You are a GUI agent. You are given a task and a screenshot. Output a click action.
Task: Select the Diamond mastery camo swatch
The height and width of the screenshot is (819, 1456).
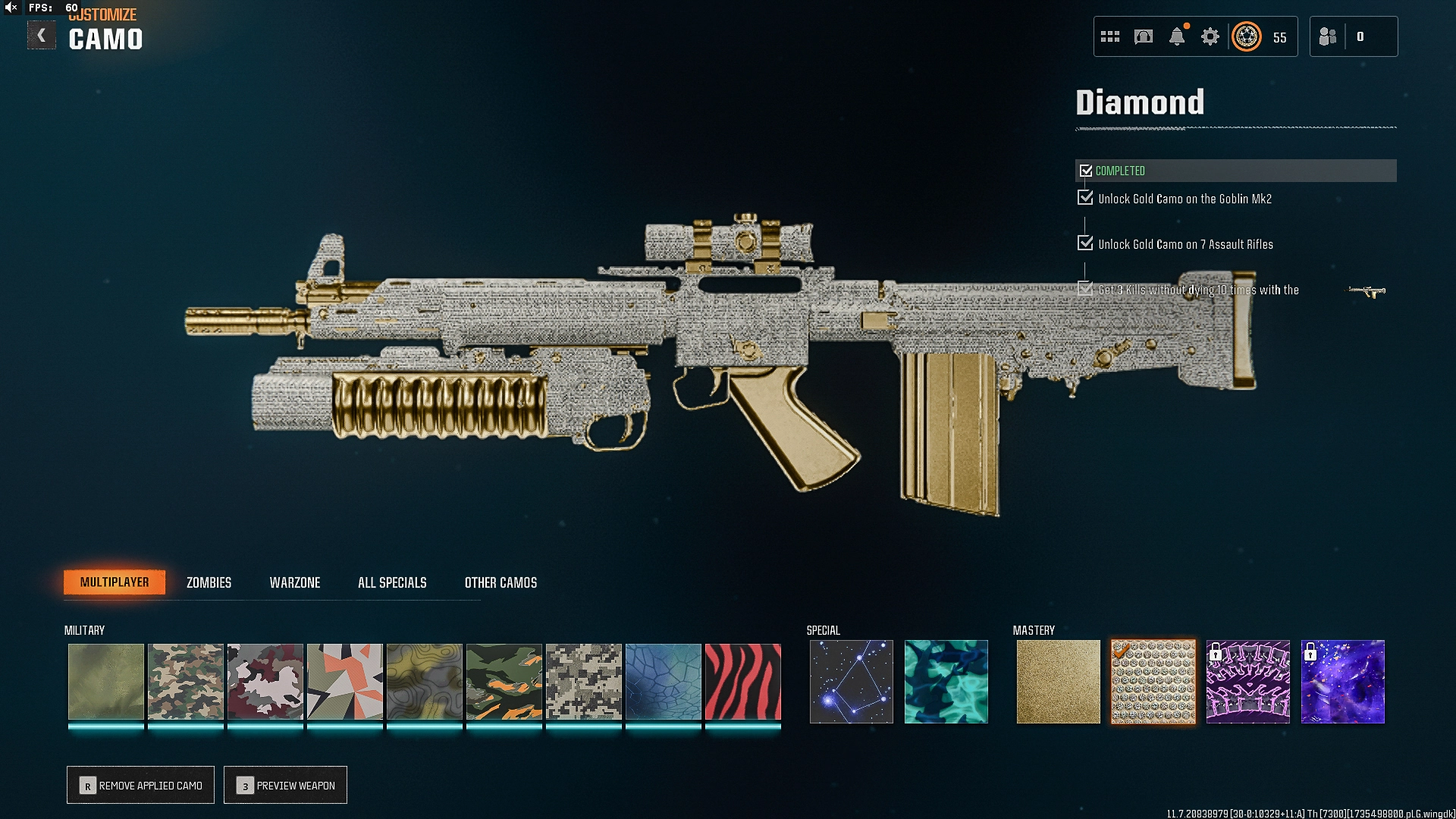point(1153,682)
